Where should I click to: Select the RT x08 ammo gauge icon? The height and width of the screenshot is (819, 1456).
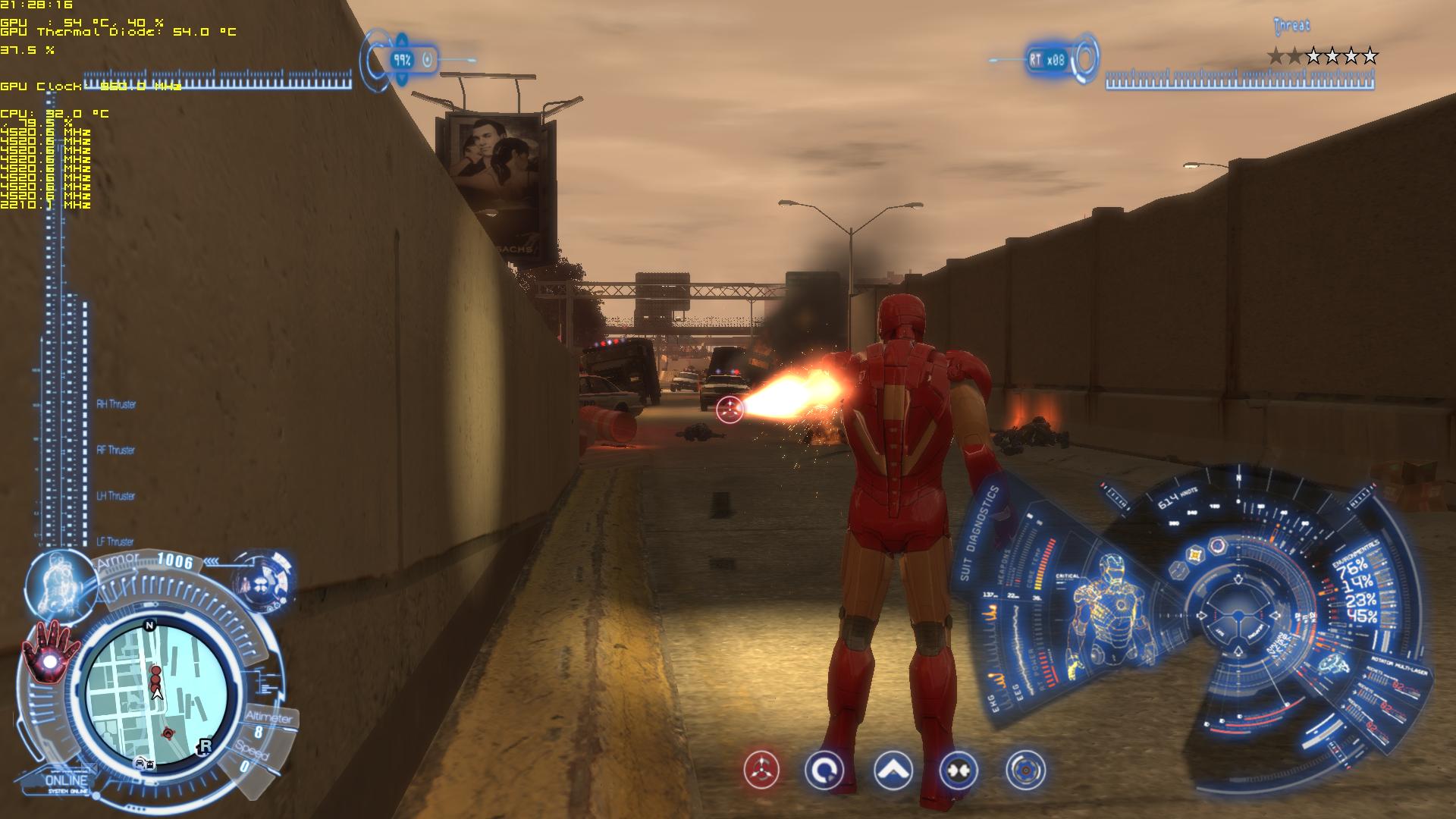click(x=1047, y=59)
